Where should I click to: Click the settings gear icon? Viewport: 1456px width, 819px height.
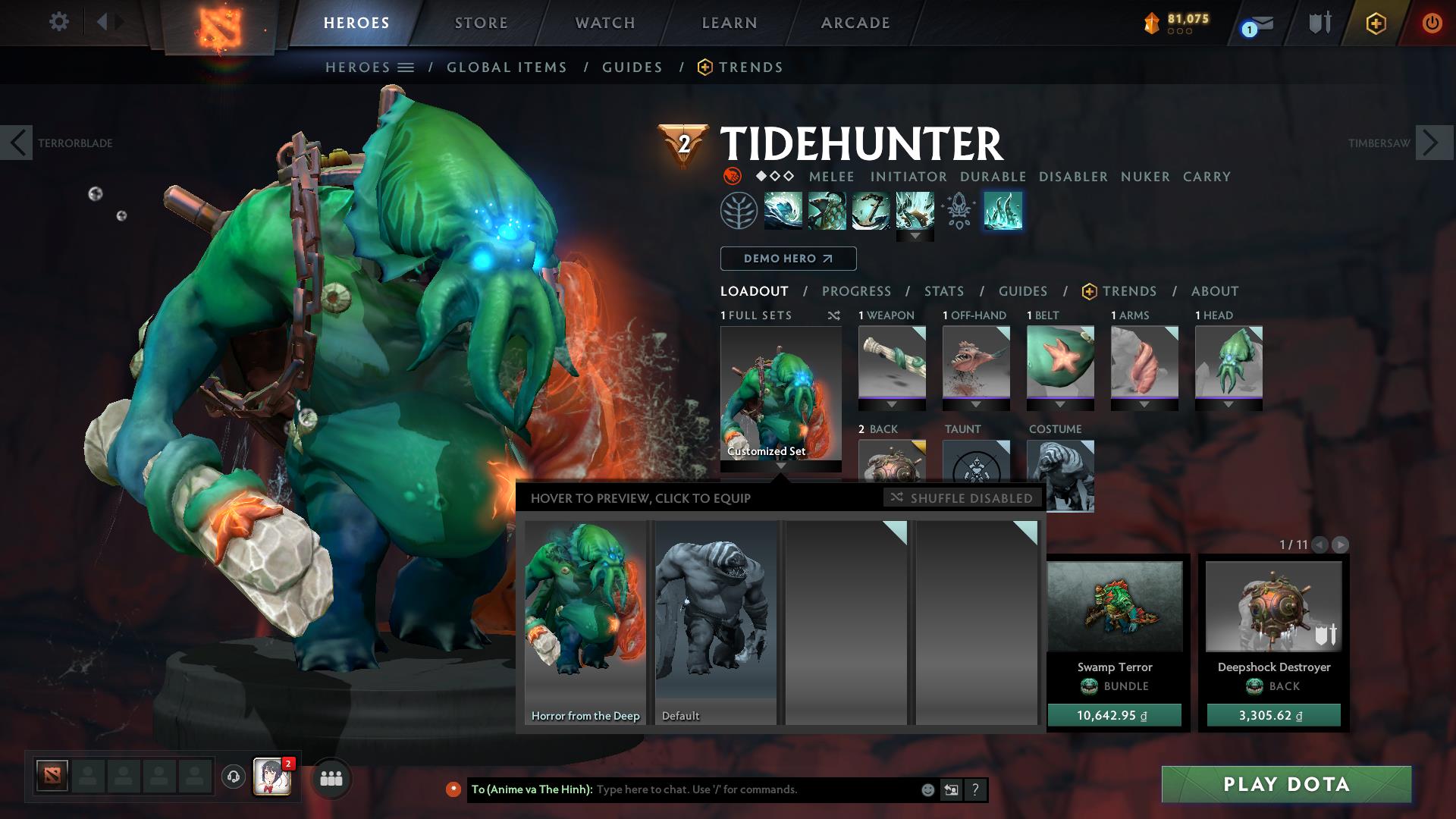[x=59, y=22]
